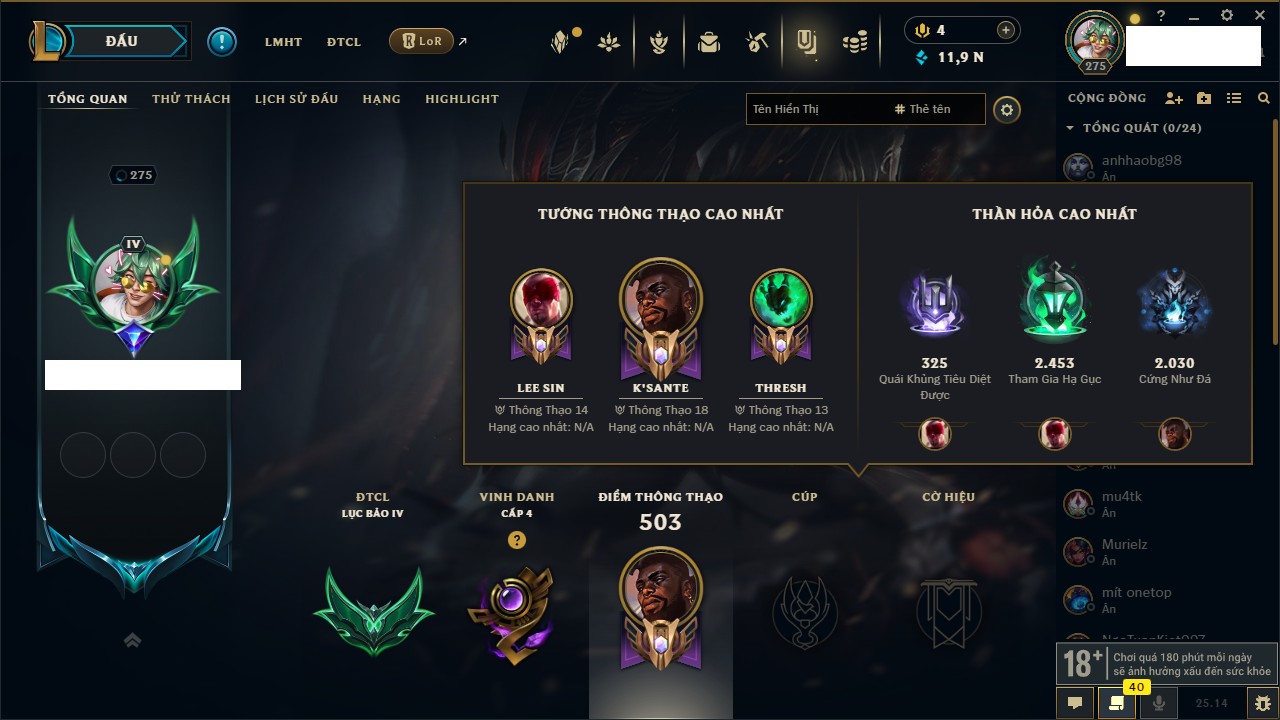Open the backpack collection icon in top bar
Screen dimensions: 1280x720
[709, 42]
